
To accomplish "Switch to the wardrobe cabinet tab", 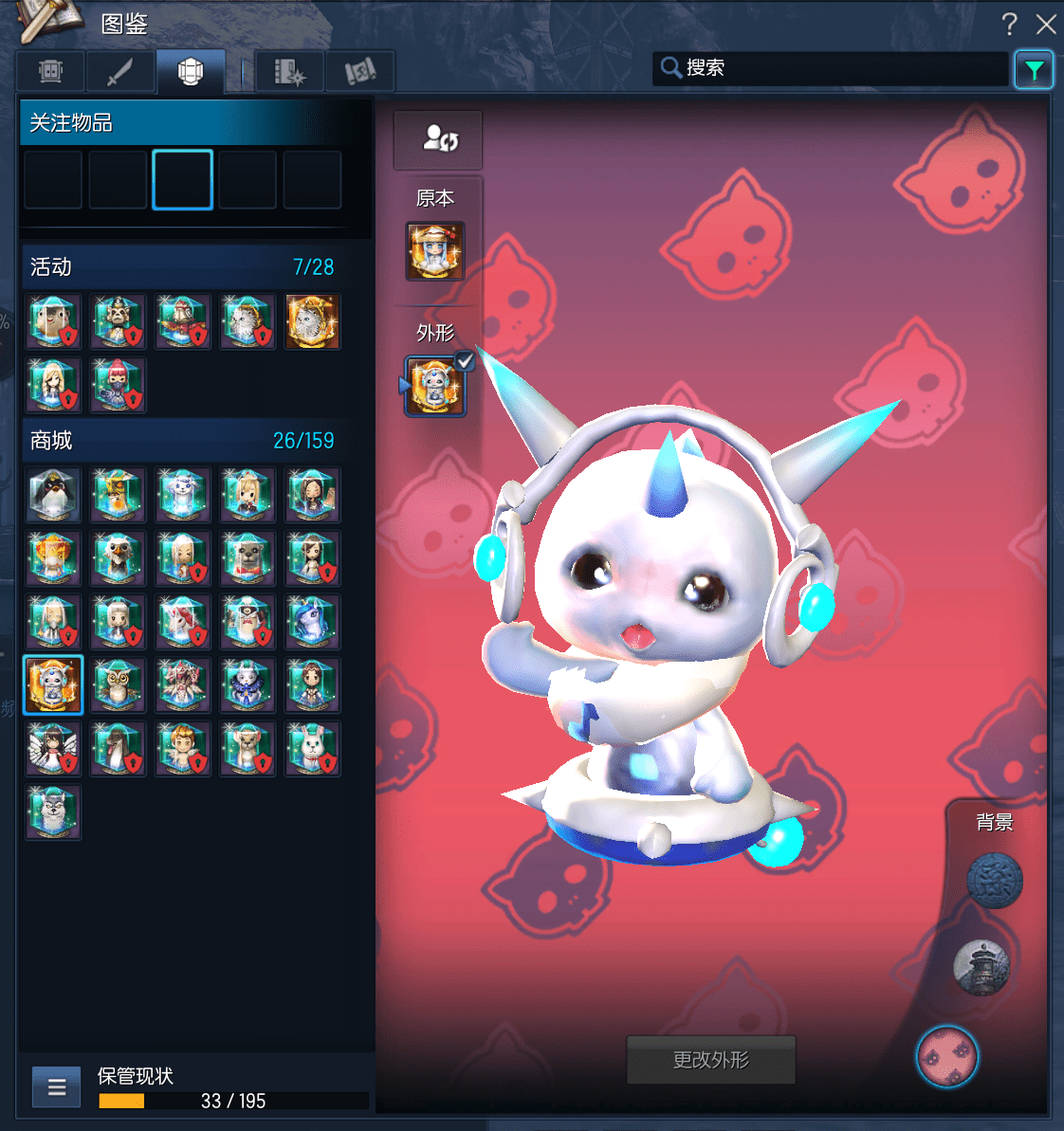I will (x=51, y=71).
